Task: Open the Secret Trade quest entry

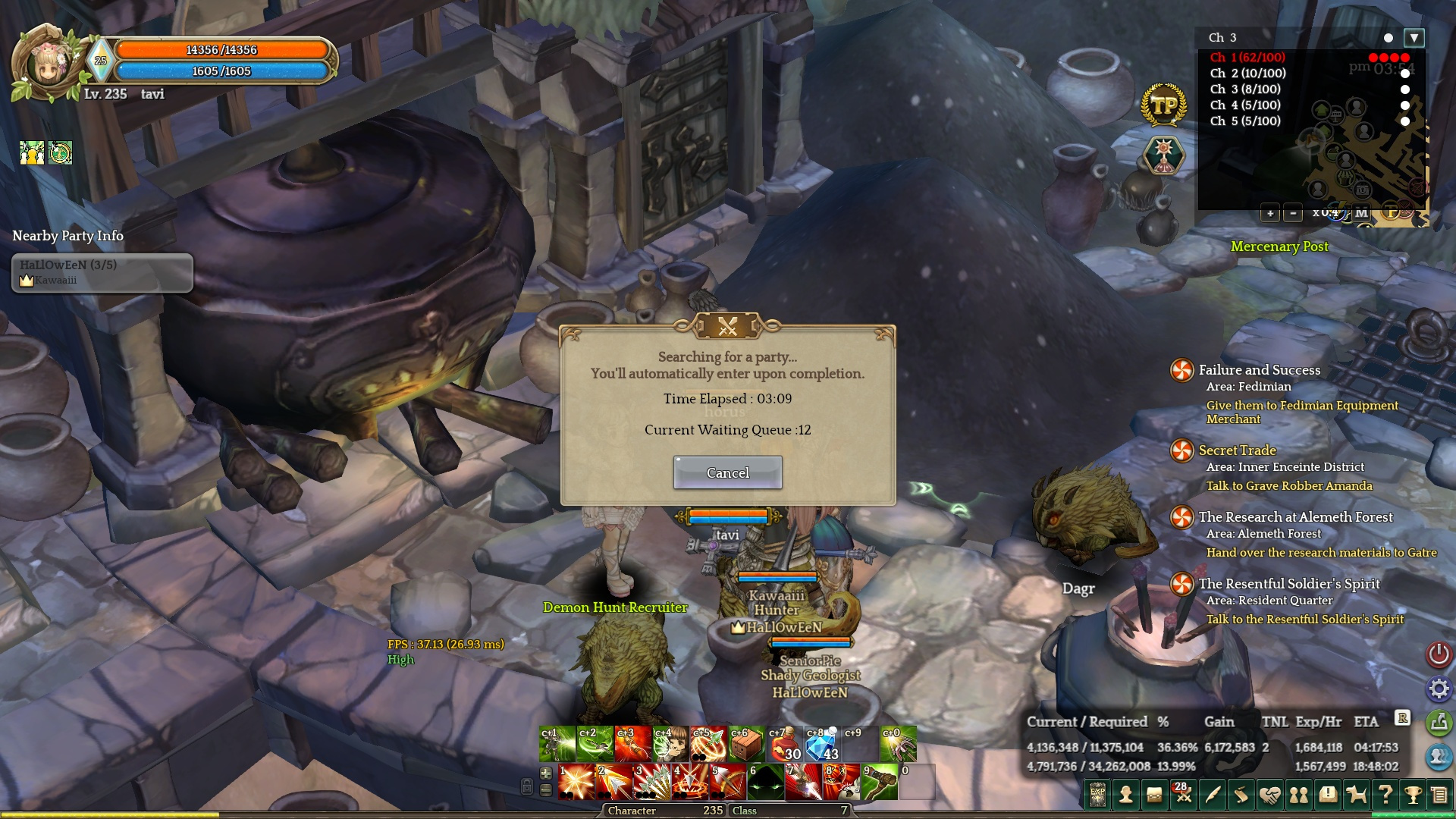Action: [1237, 450]
